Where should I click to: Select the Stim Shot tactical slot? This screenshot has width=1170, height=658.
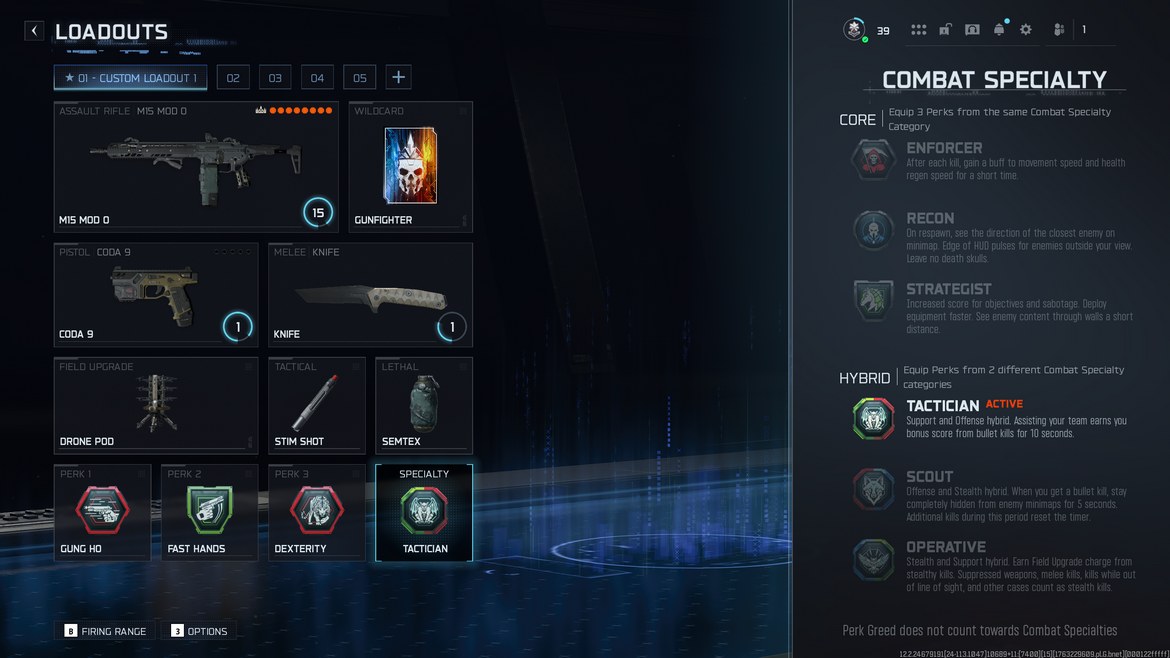[317, 405]
